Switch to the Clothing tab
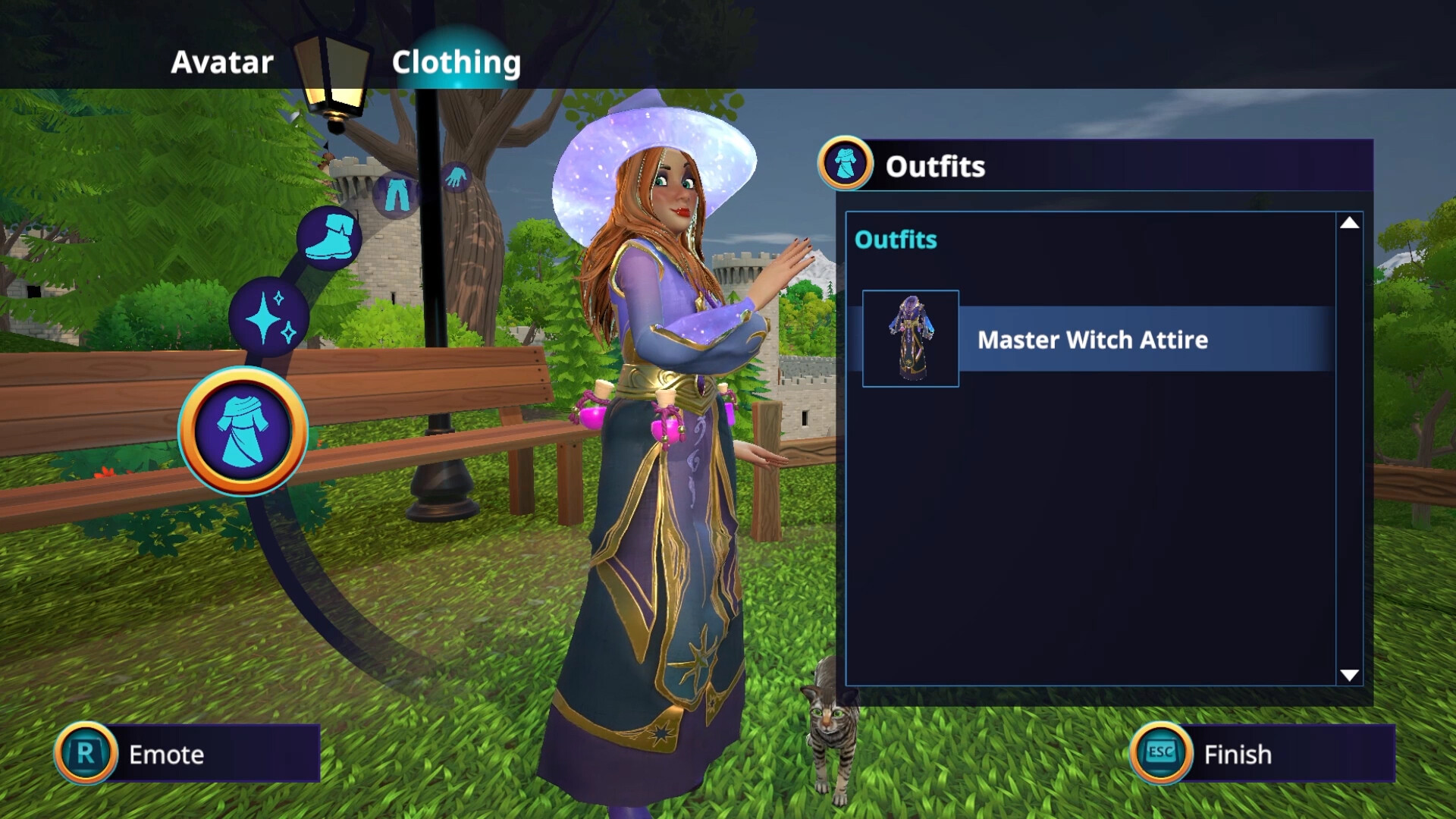The image size is (1456, 819). 455,62
